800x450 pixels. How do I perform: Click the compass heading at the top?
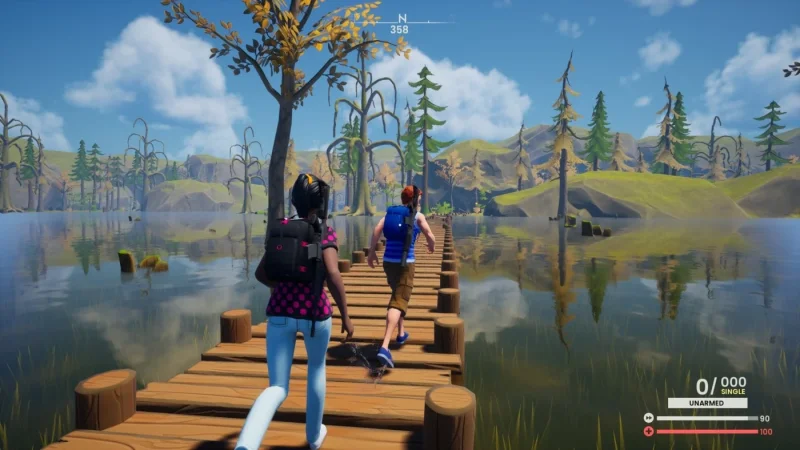tap(400, 24)
